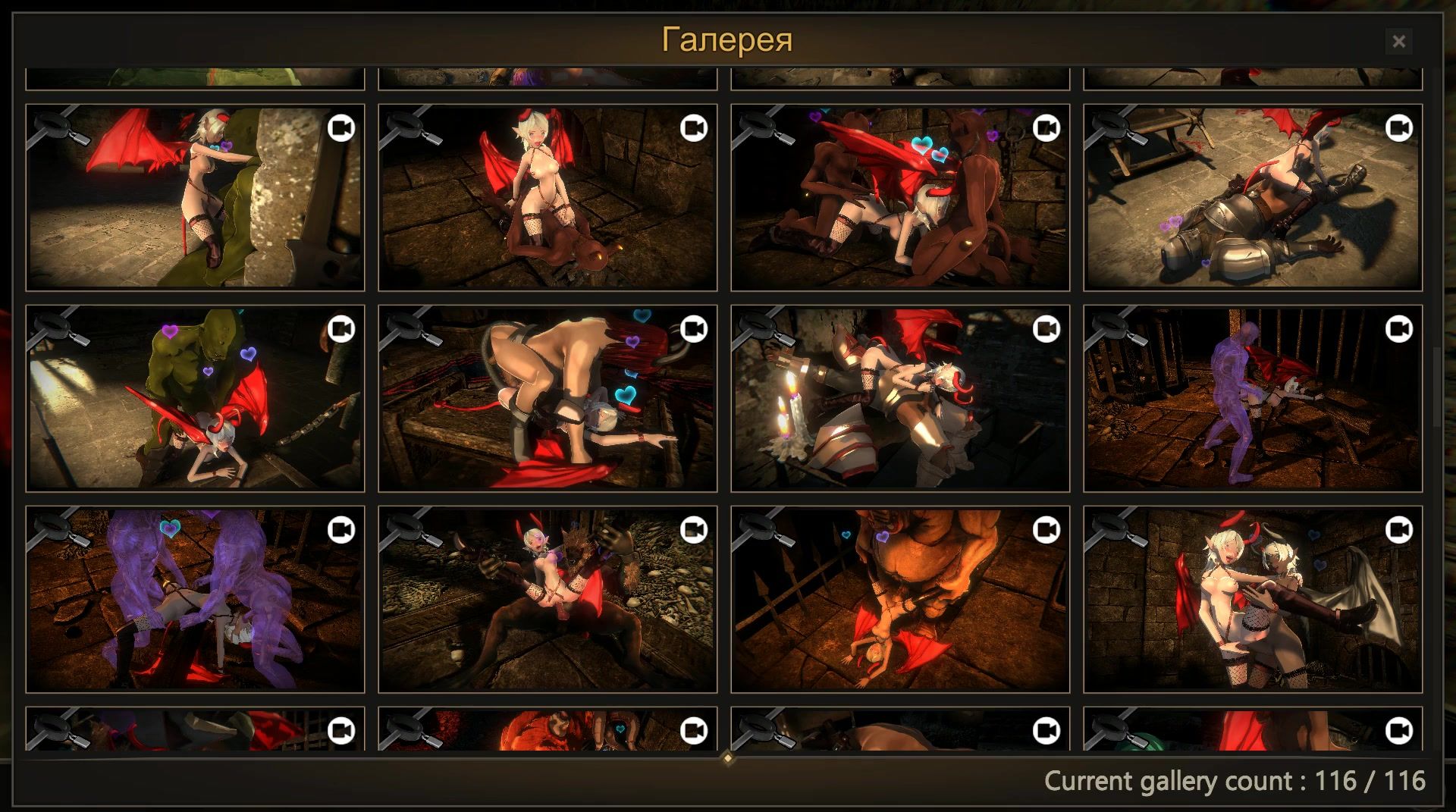Open the thumbnail featuring the white-winged character

point(1252,610)
